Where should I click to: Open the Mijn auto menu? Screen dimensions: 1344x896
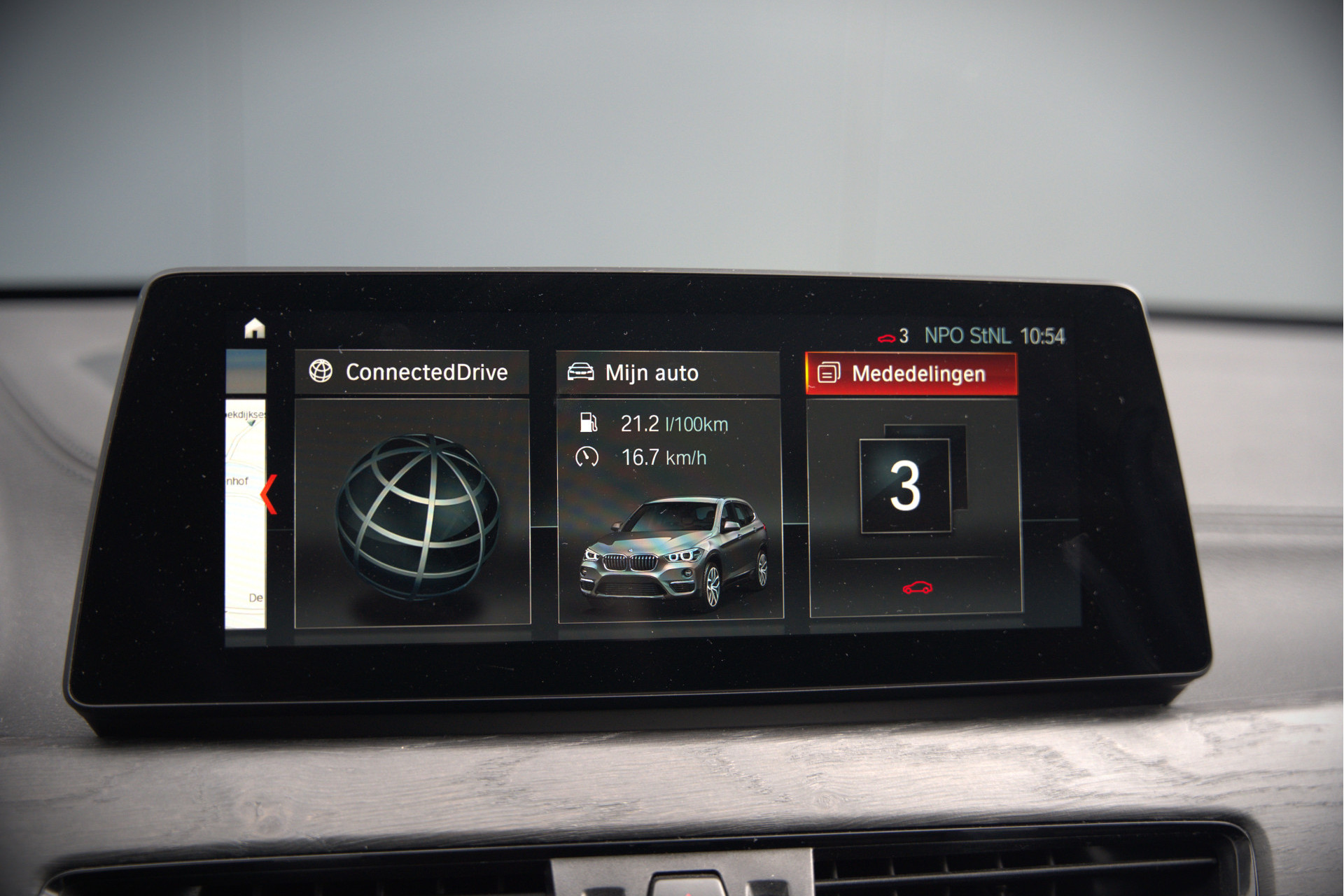tap(668, 373)
